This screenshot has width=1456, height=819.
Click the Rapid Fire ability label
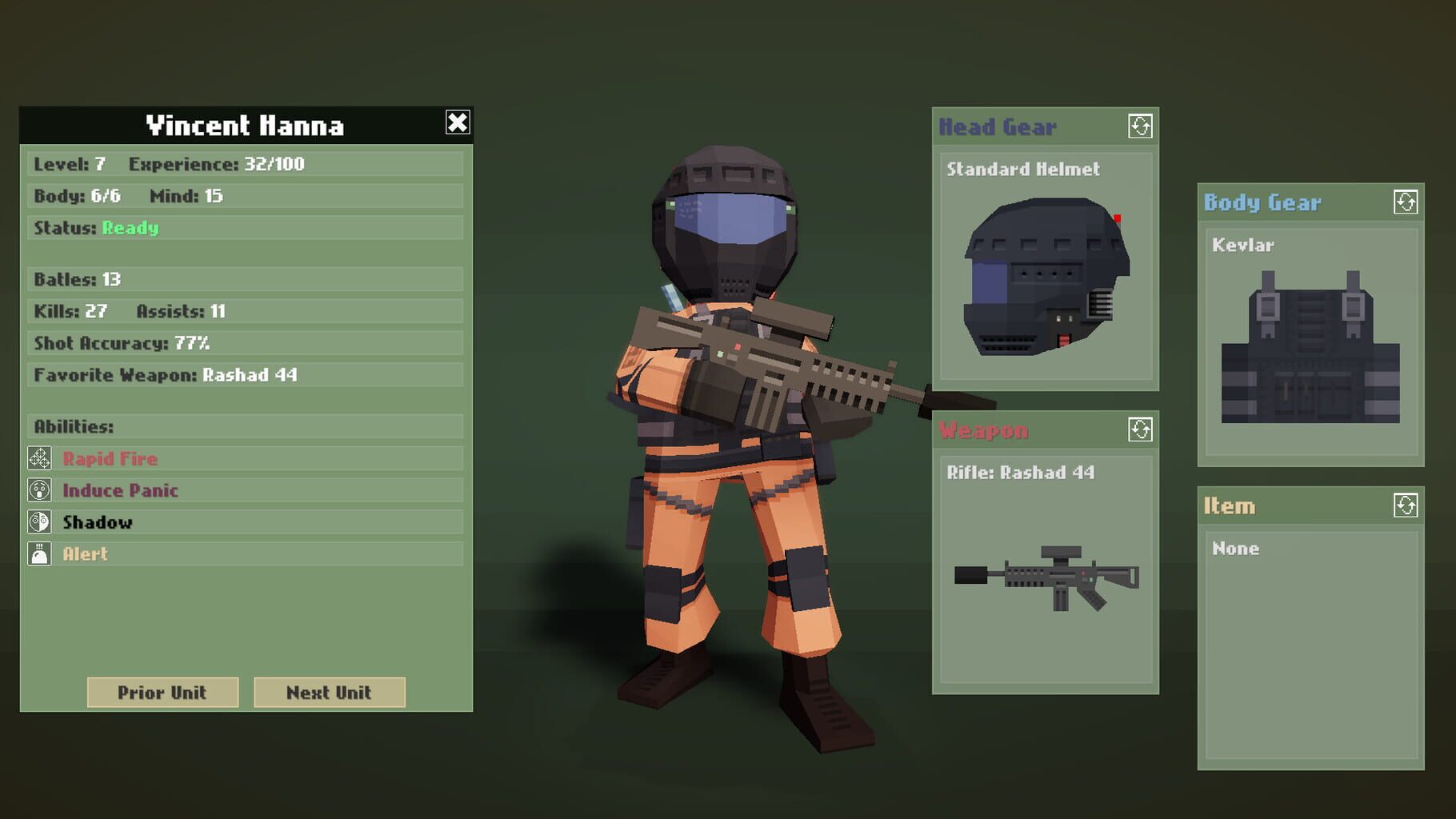110,458
